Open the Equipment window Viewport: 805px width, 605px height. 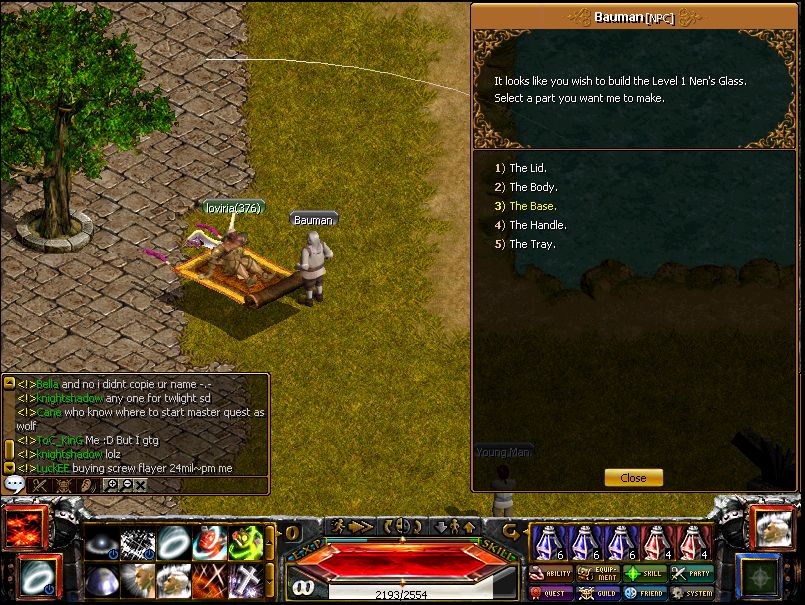(x=599, y=574)
